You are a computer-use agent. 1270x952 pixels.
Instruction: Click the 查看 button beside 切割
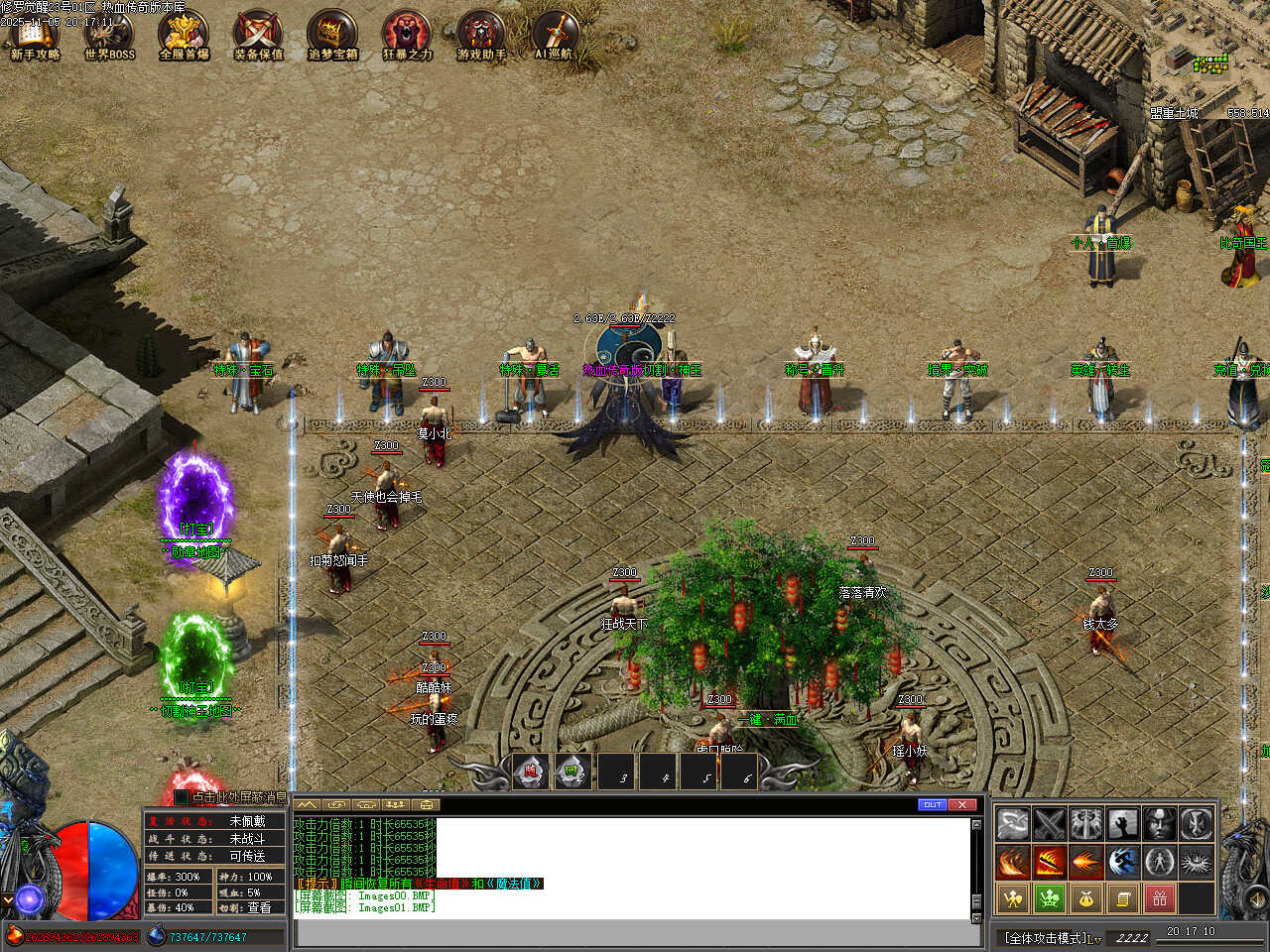[258, 907]
